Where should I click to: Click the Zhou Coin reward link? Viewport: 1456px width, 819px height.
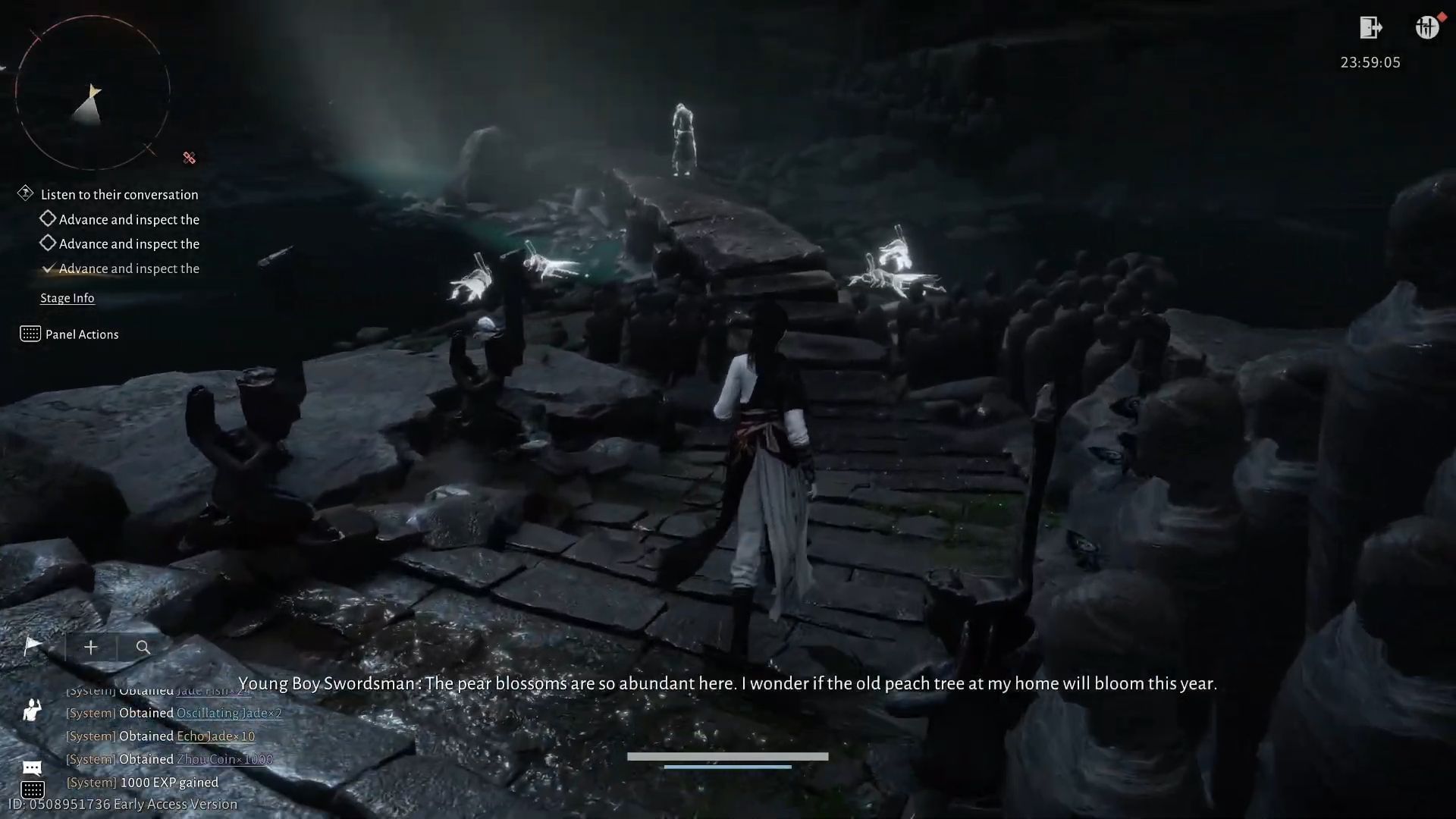point(224,758)
